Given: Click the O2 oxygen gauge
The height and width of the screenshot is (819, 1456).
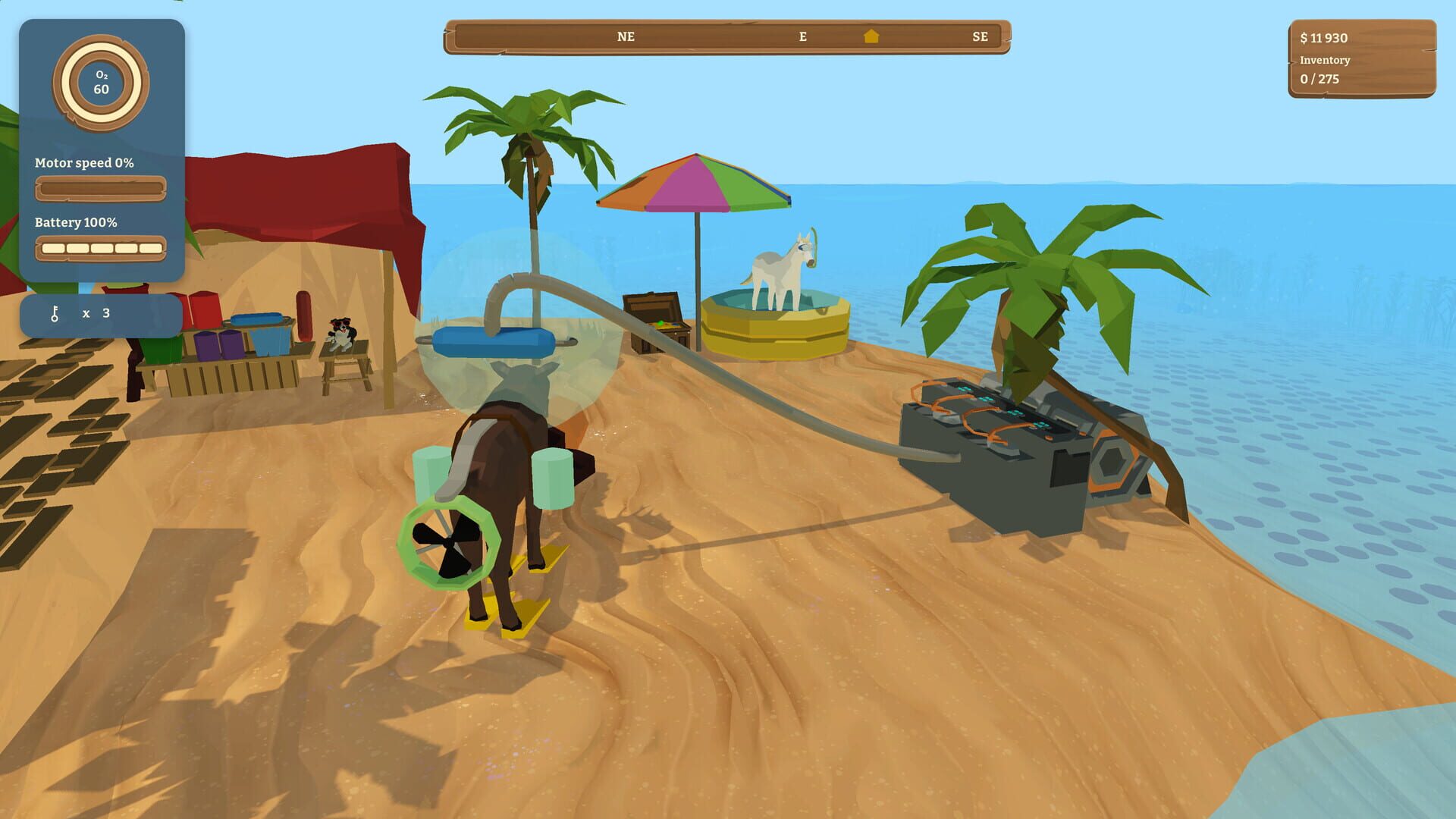Looking at the screenshot, I should pos(102,82).
